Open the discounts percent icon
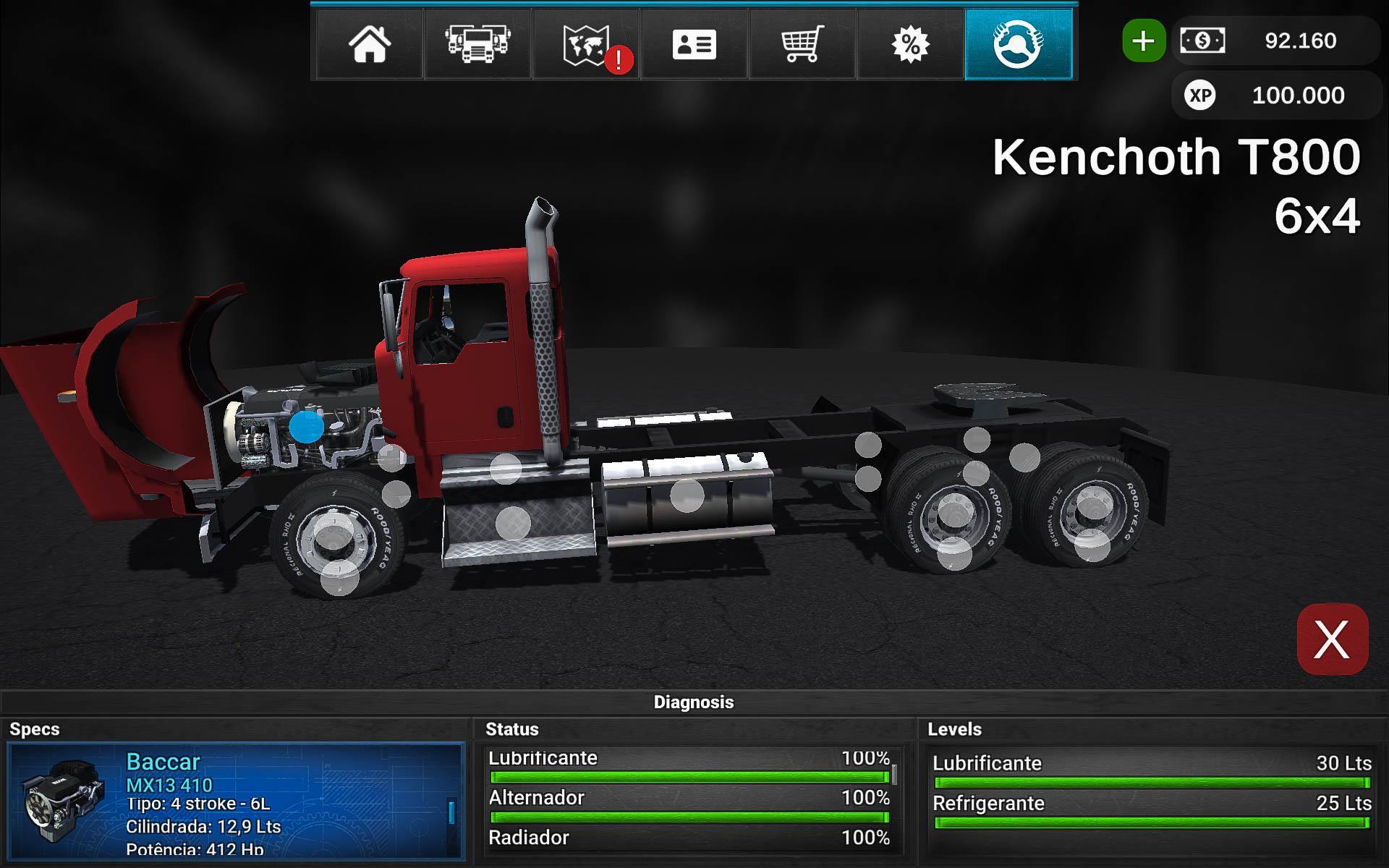This screenshot has height=868, width=1389. tap(910, 45)
